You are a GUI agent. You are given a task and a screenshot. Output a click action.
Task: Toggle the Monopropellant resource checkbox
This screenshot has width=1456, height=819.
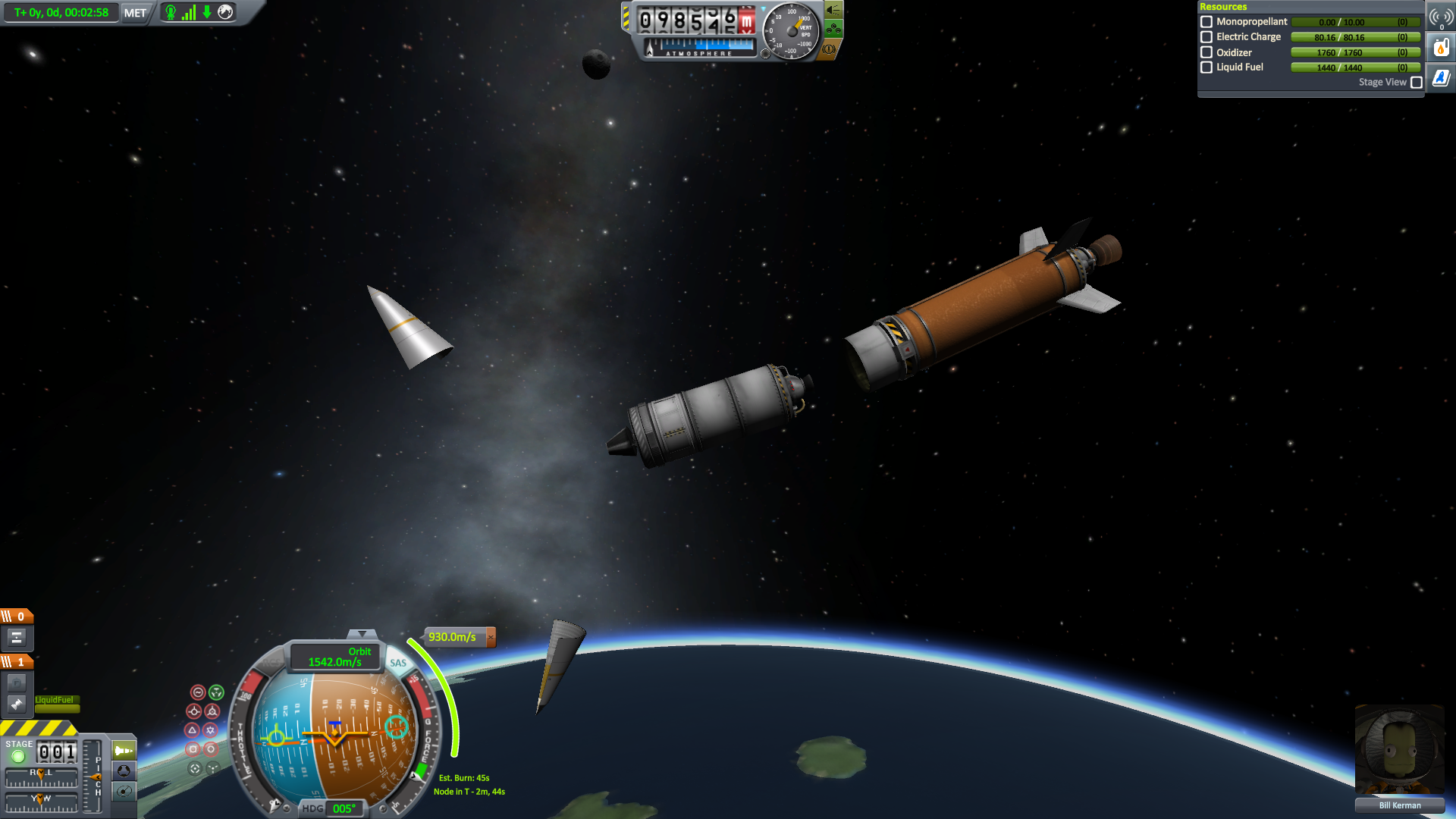tap(1207, 22)
